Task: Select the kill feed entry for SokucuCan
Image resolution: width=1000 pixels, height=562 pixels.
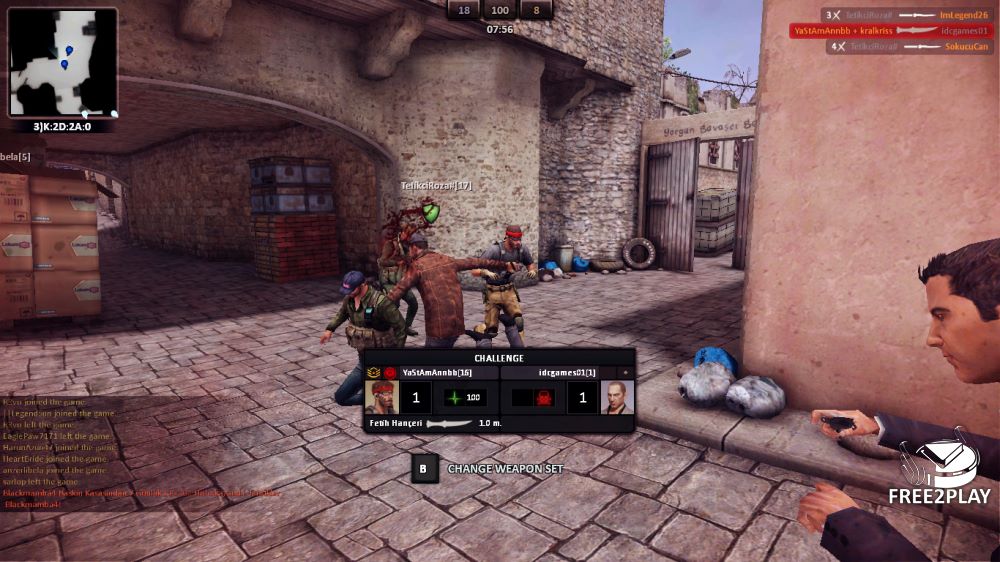Action: pyautogui.click(x=909, y=47)
